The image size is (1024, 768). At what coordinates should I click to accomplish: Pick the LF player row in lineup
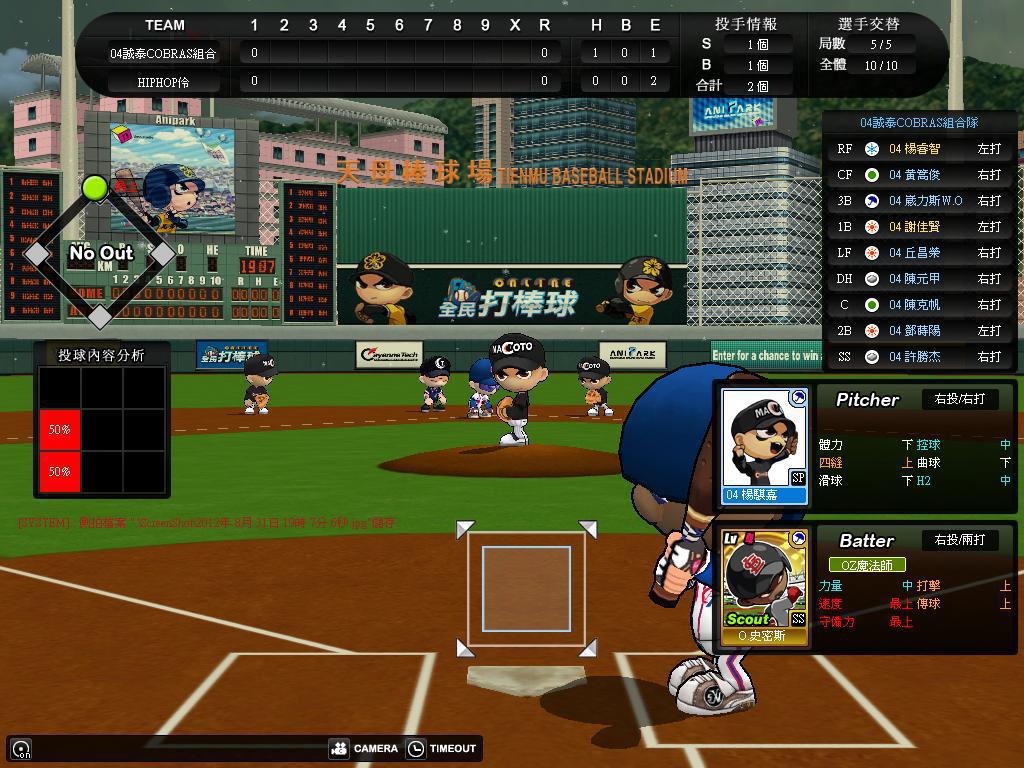tap(920, 253)
